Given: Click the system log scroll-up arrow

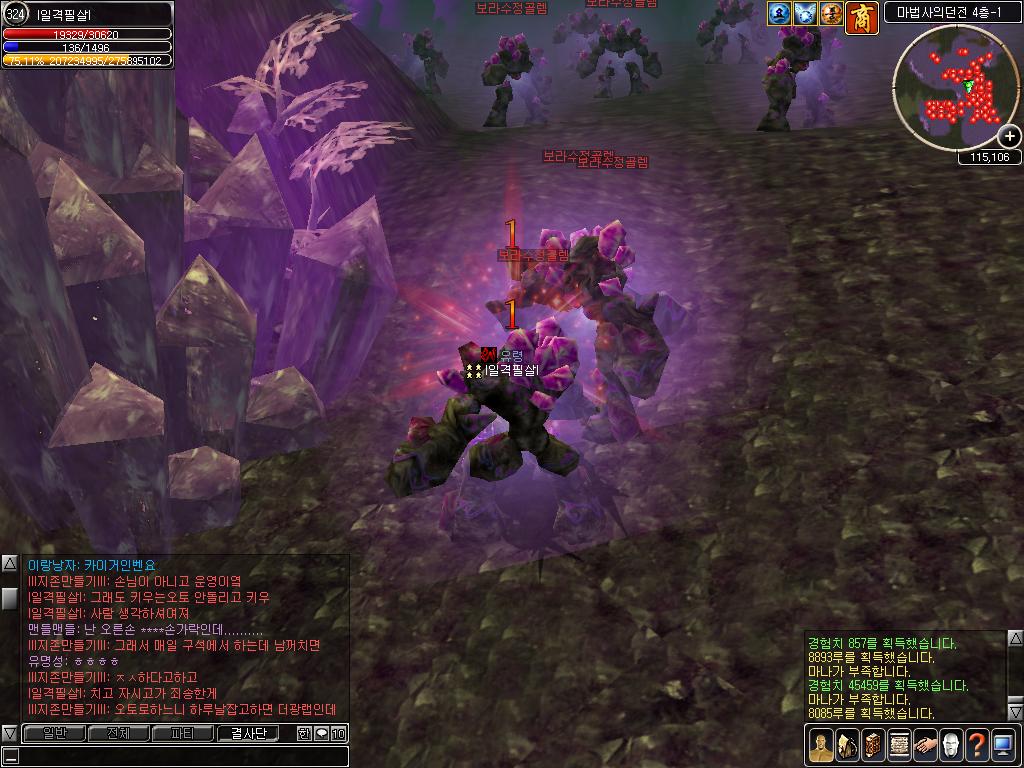Looking at the screenshot, I should point(1015,638).
